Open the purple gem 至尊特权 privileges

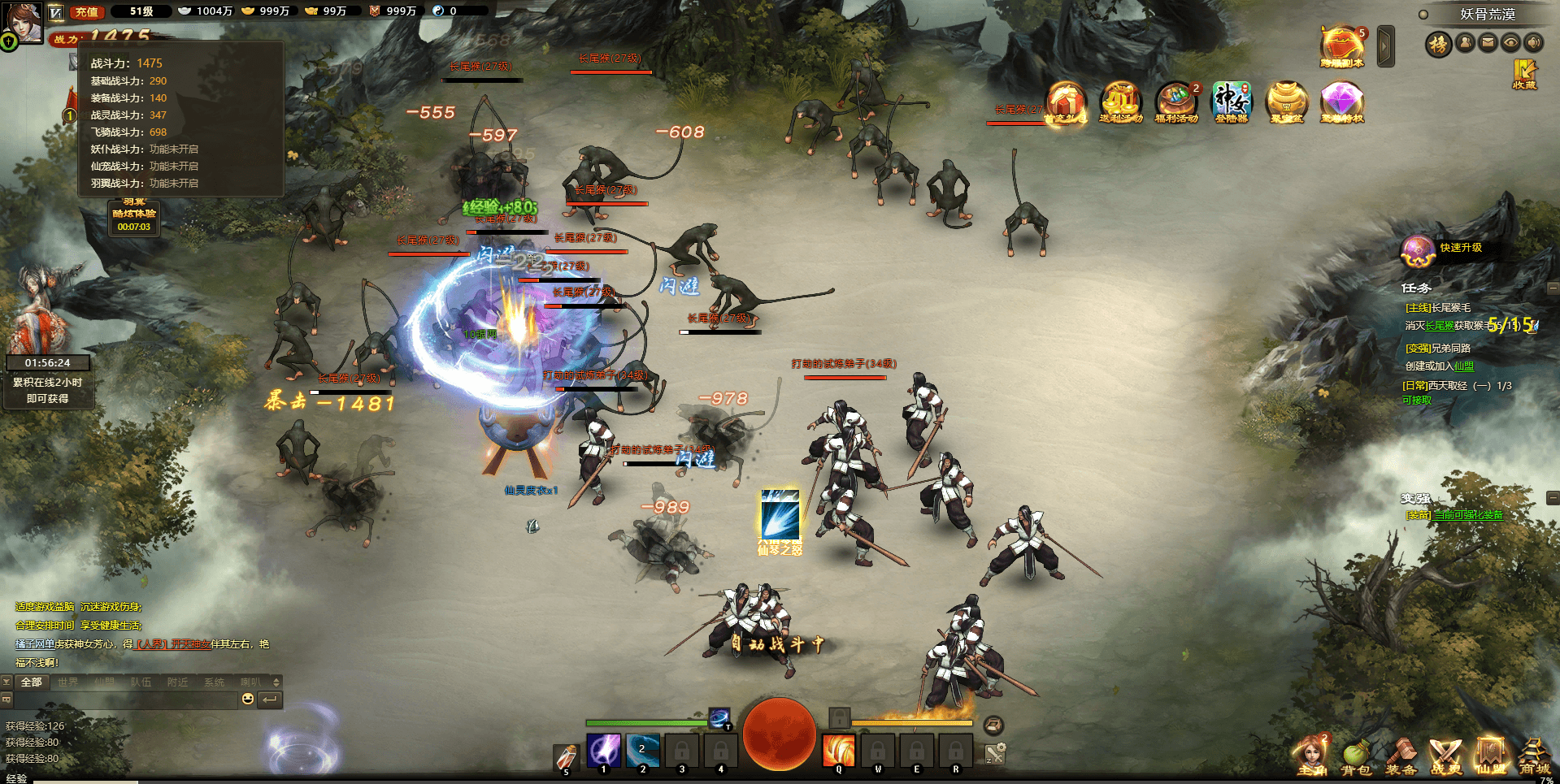coord(1341,103)
